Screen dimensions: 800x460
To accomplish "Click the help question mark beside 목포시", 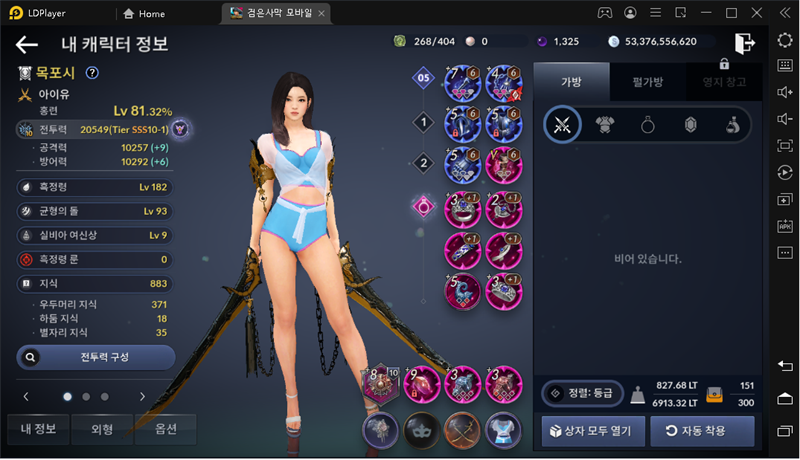I will [92, 72].
